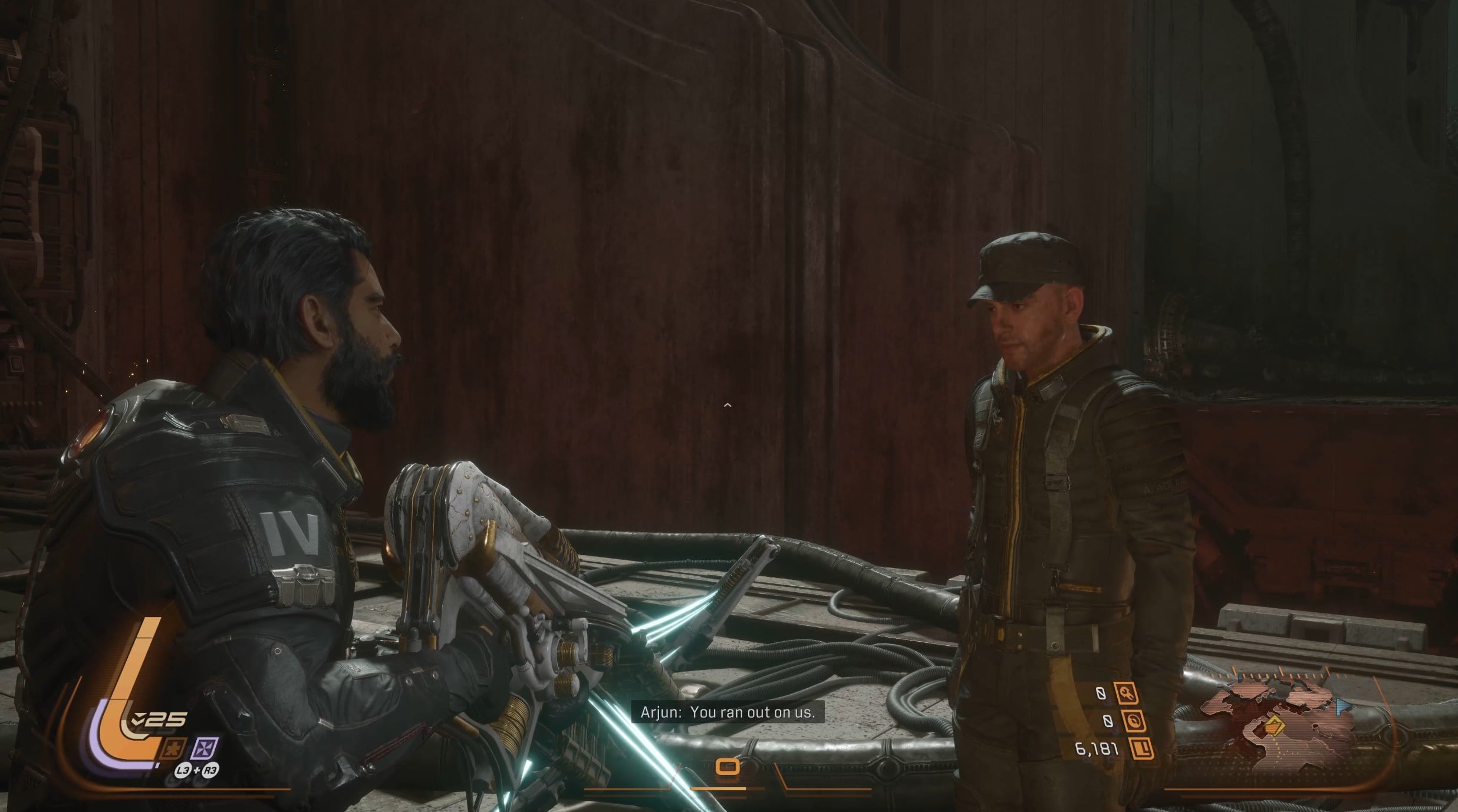
Task: Click the circular dial resource icon
Action: 1134,721
